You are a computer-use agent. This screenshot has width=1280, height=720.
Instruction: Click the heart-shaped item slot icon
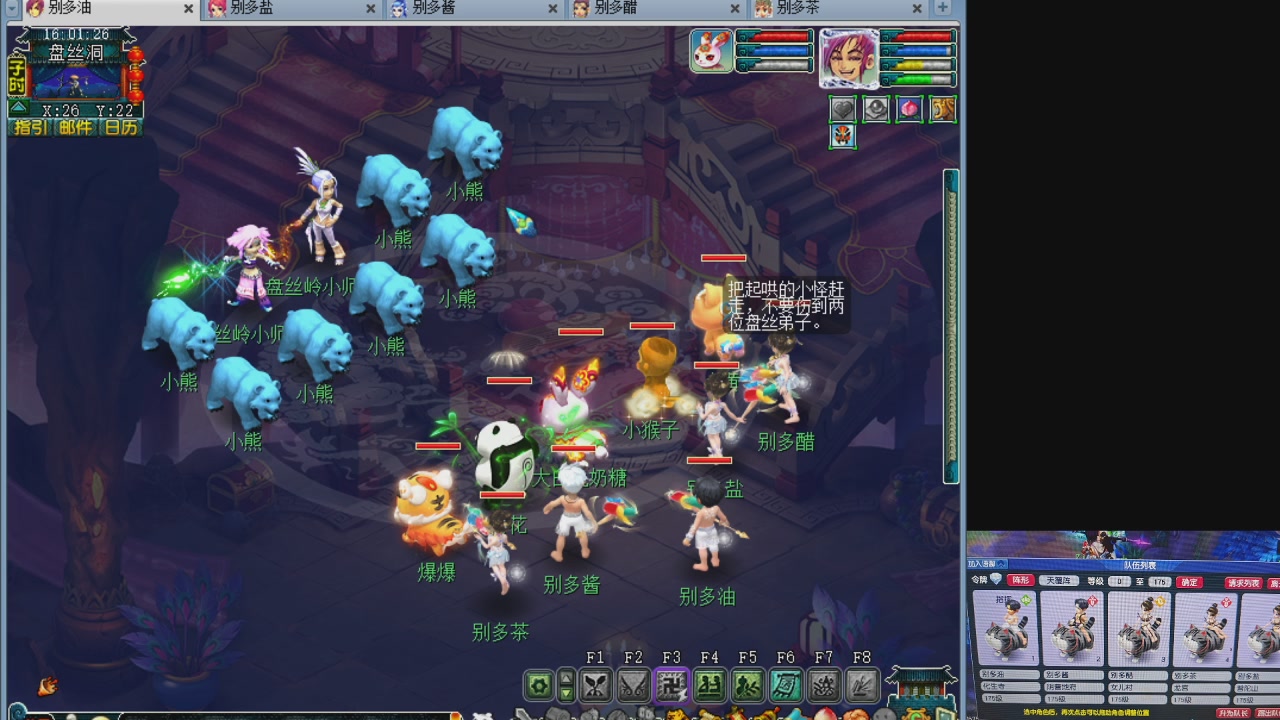tap(843, 108)
